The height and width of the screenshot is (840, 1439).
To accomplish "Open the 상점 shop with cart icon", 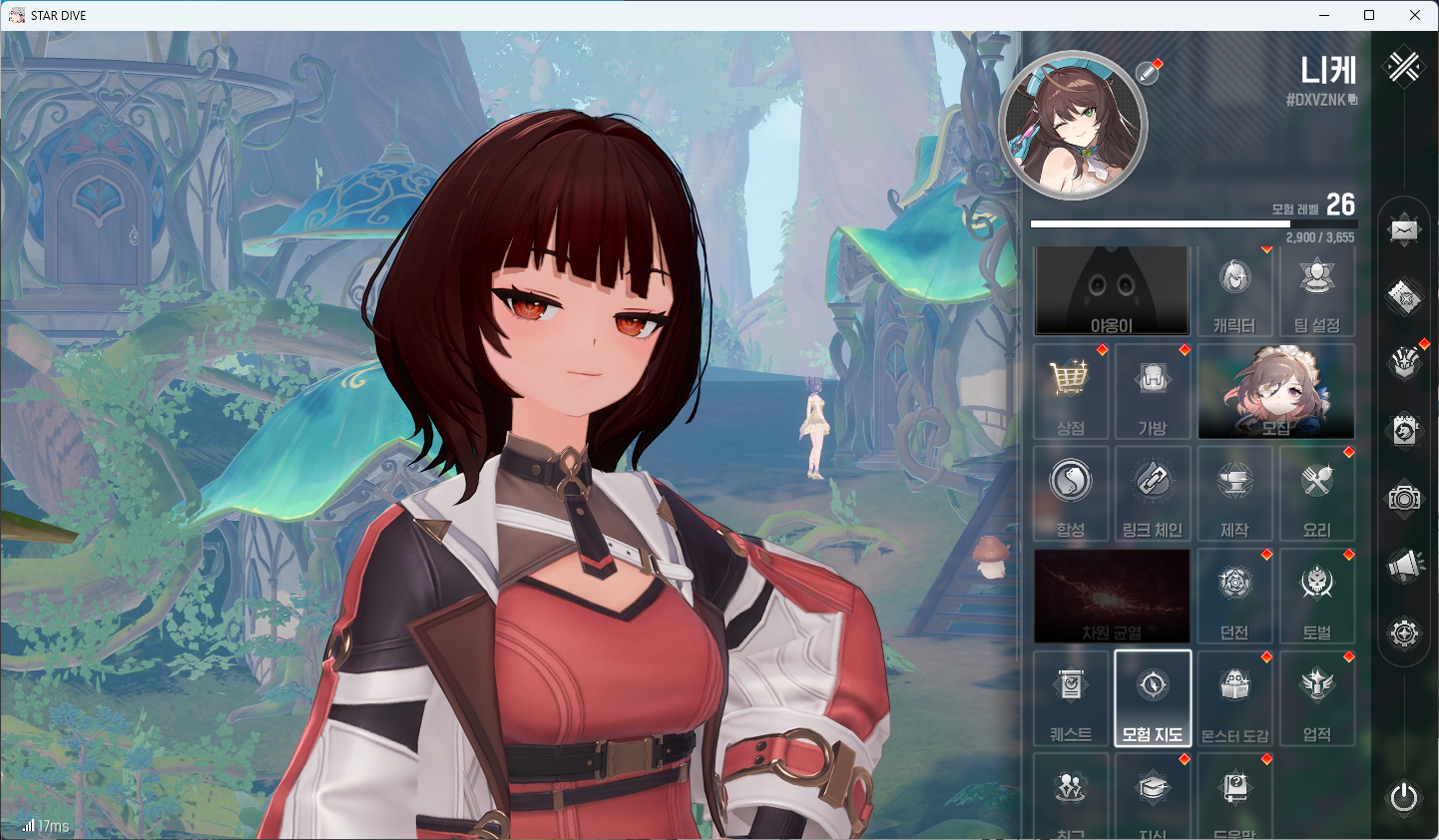I will [1071, 392].
